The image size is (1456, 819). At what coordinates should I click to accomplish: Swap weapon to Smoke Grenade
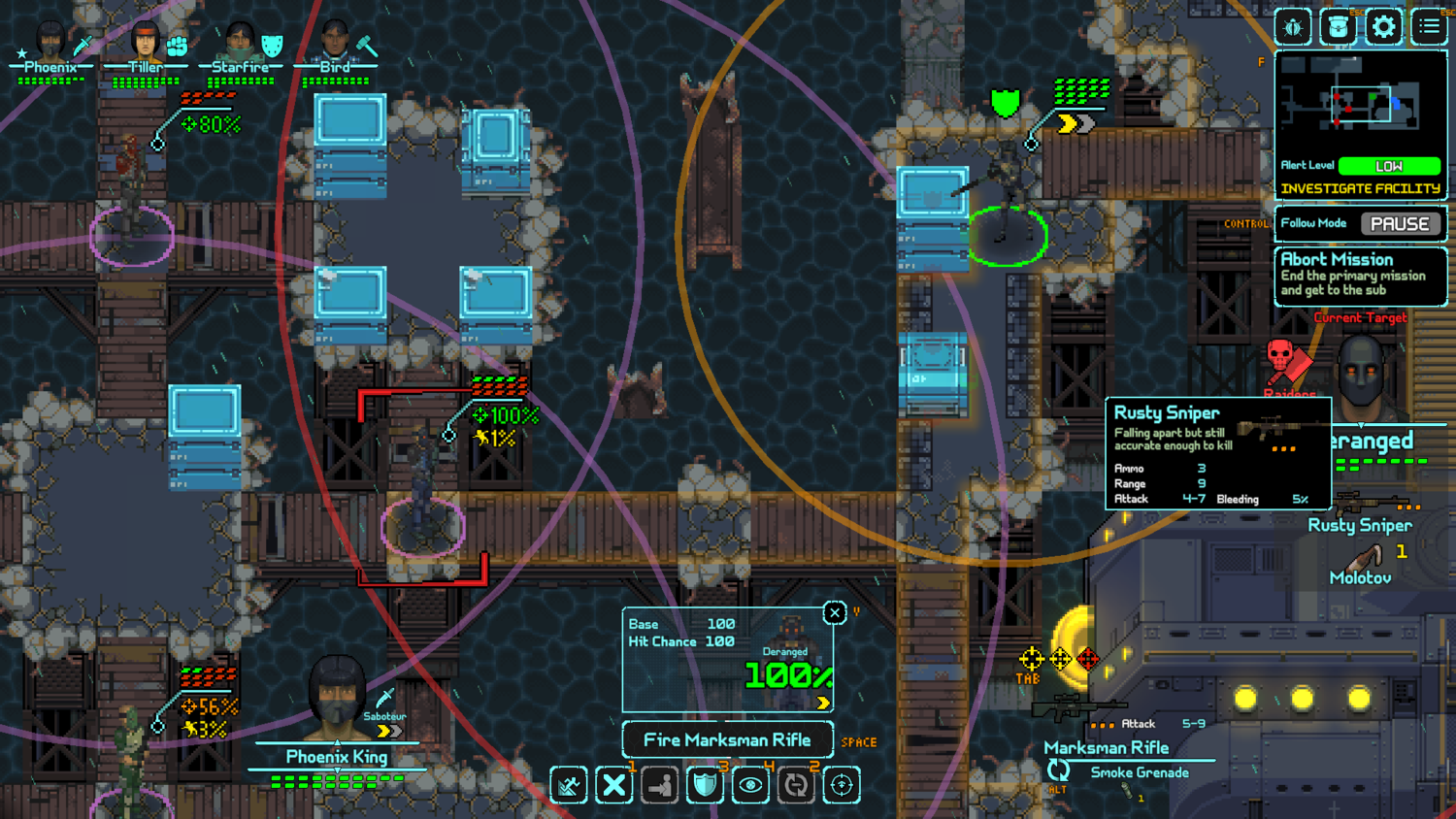tap(1138, 772)
